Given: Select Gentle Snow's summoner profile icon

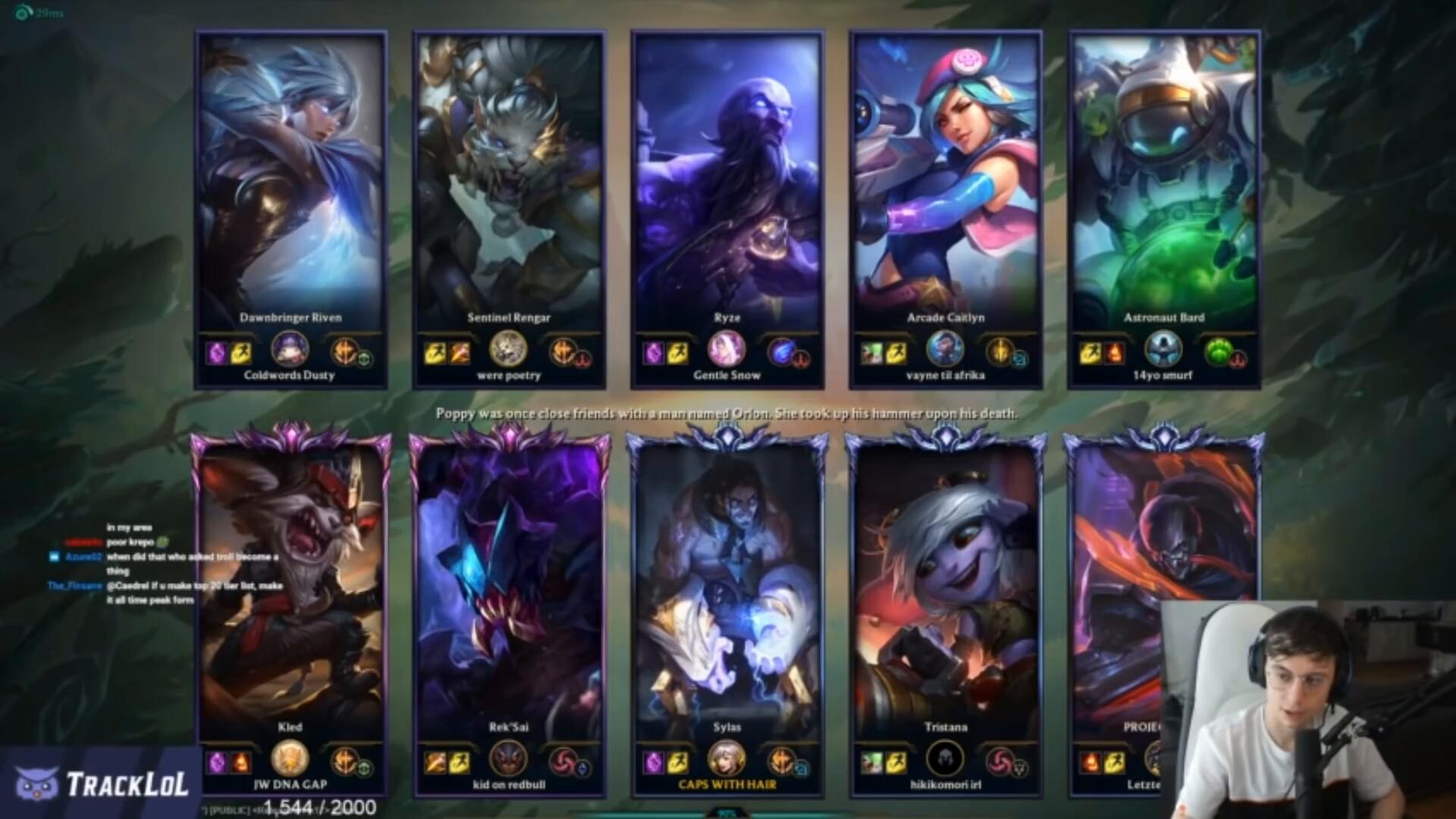Looking at the screenshot, I should pyautogui.click(x=726, y=350).
